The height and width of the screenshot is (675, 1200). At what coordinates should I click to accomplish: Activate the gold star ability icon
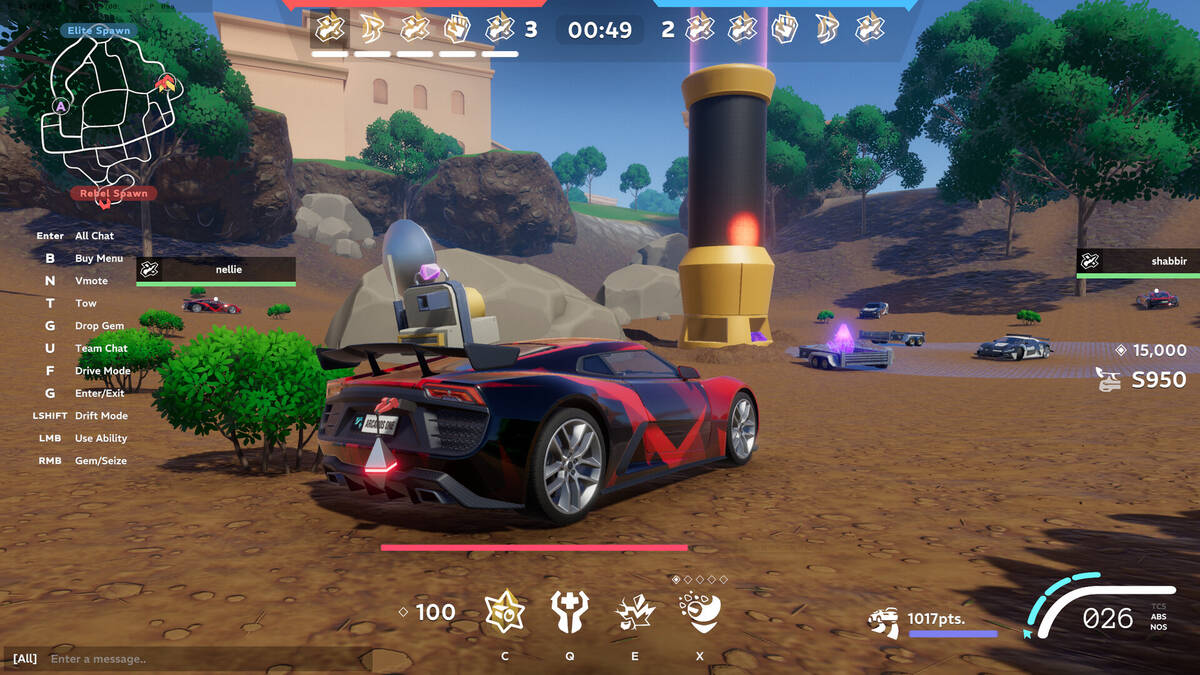505,611
